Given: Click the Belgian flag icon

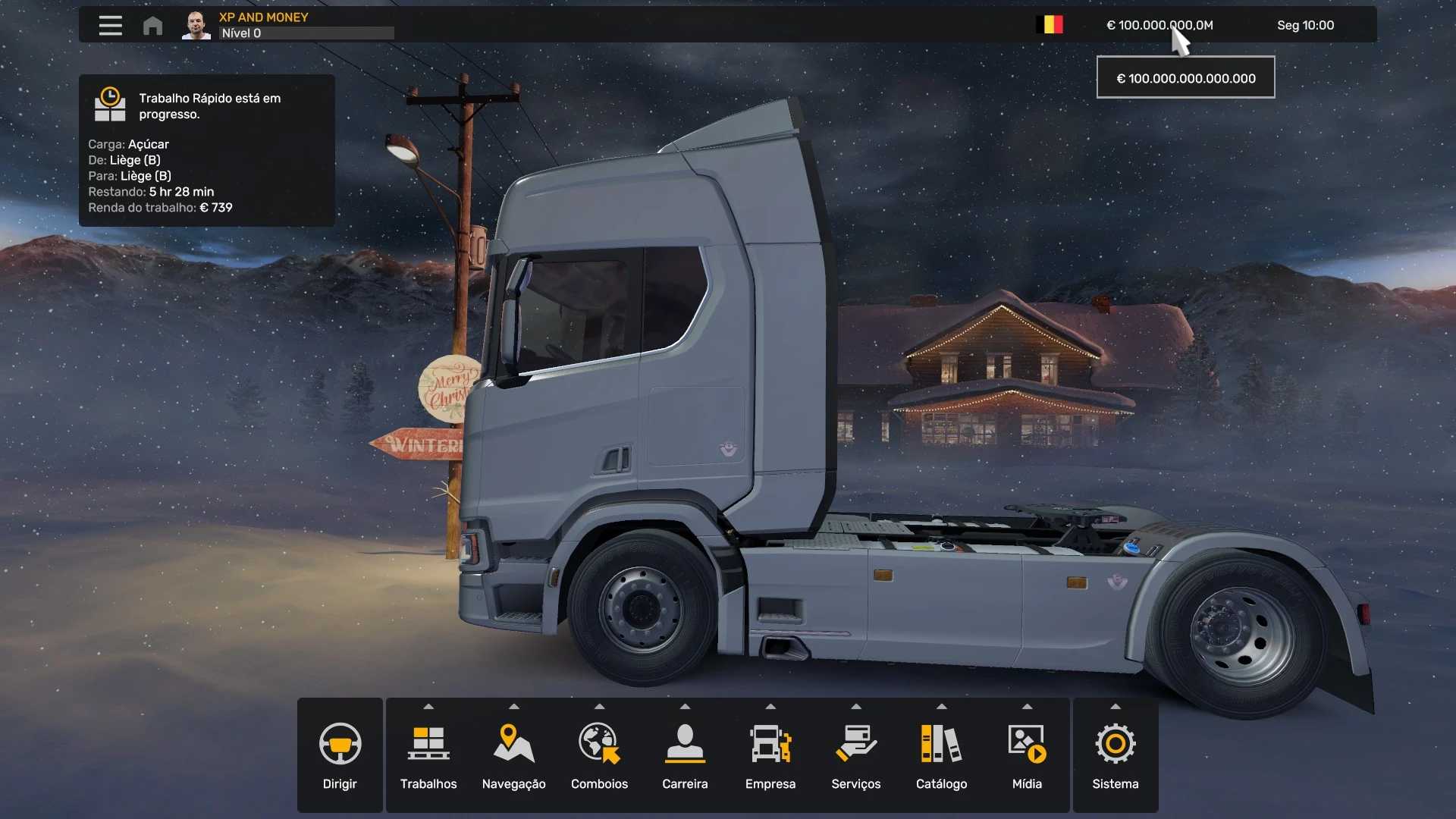Looking at the screenshot, I should click(x=1050, y=25).
